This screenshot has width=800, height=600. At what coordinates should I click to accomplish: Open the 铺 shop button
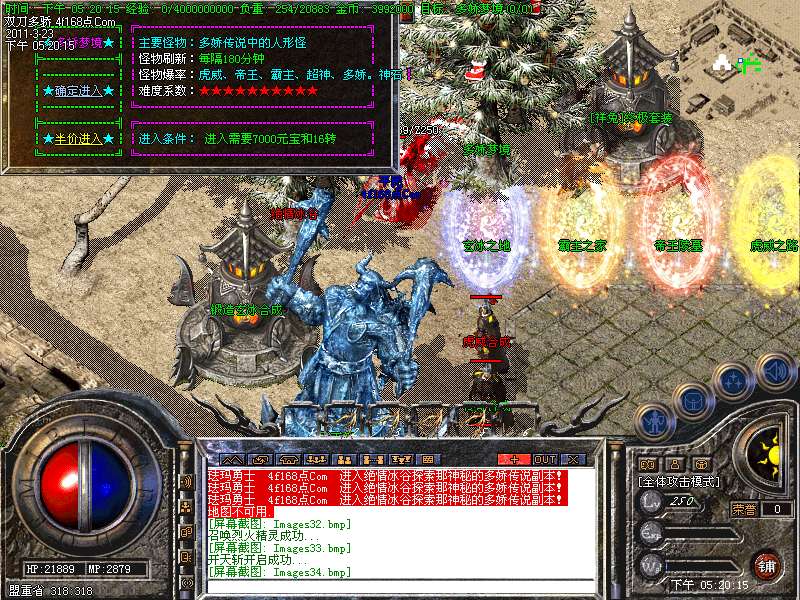[766, 563]
